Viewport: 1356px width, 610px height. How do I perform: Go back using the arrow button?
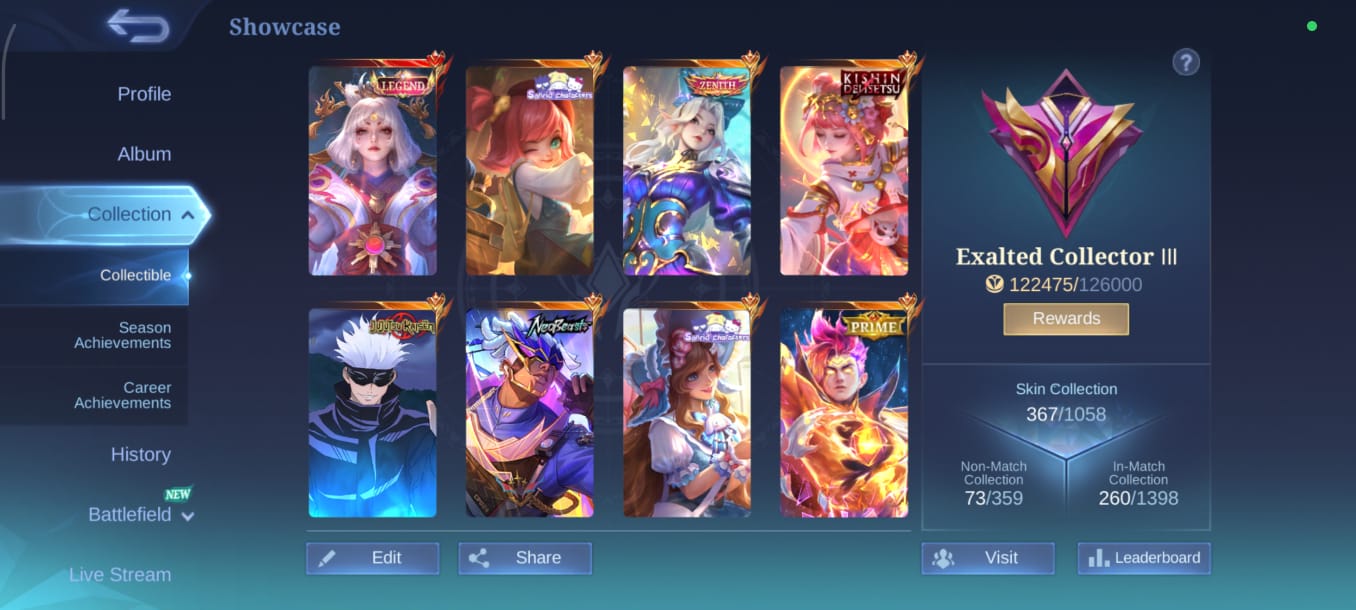tap(138, 26)
